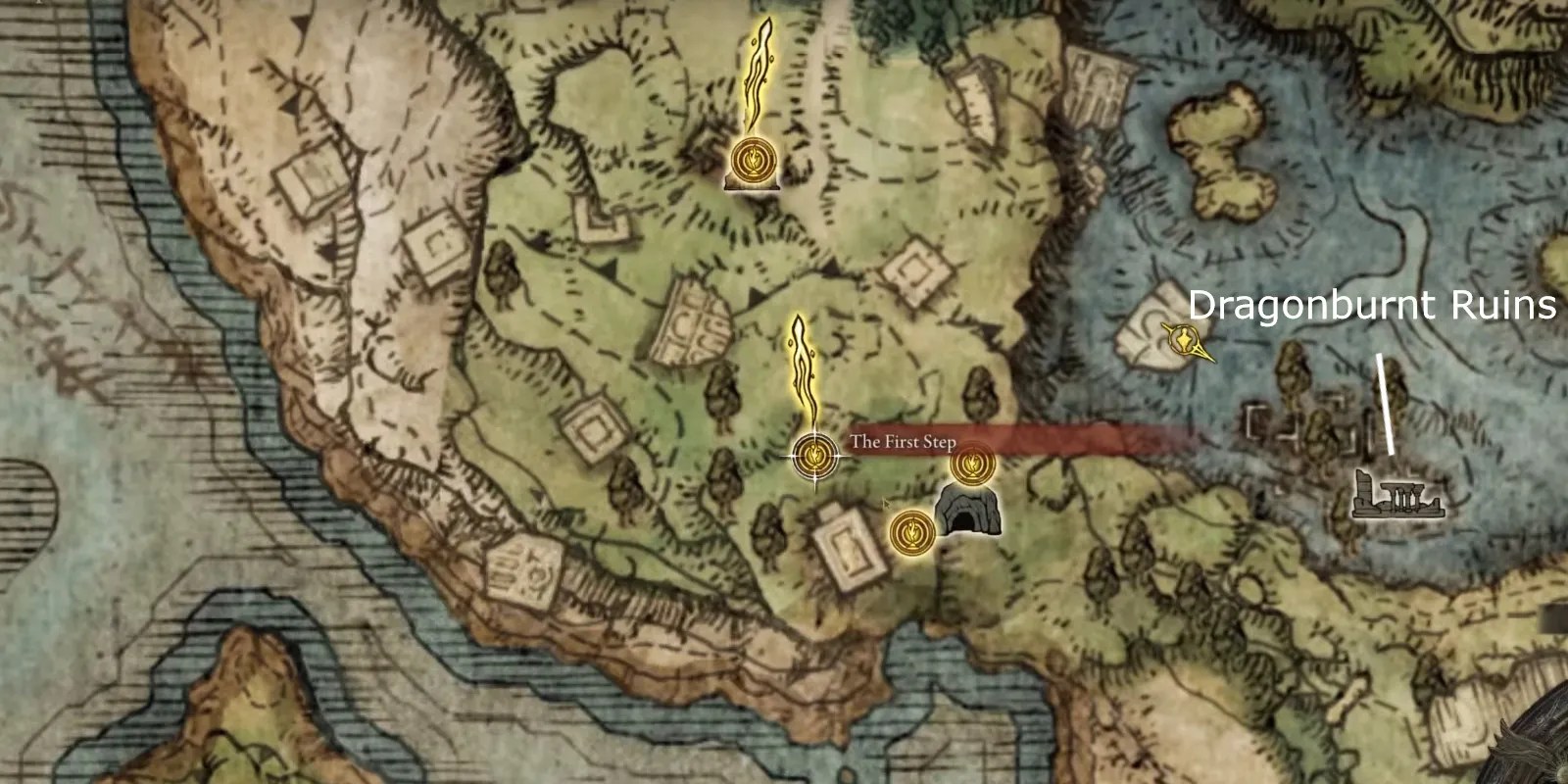Click the player position compass marker
1568x784 pixels.
tap(1183, 340)
